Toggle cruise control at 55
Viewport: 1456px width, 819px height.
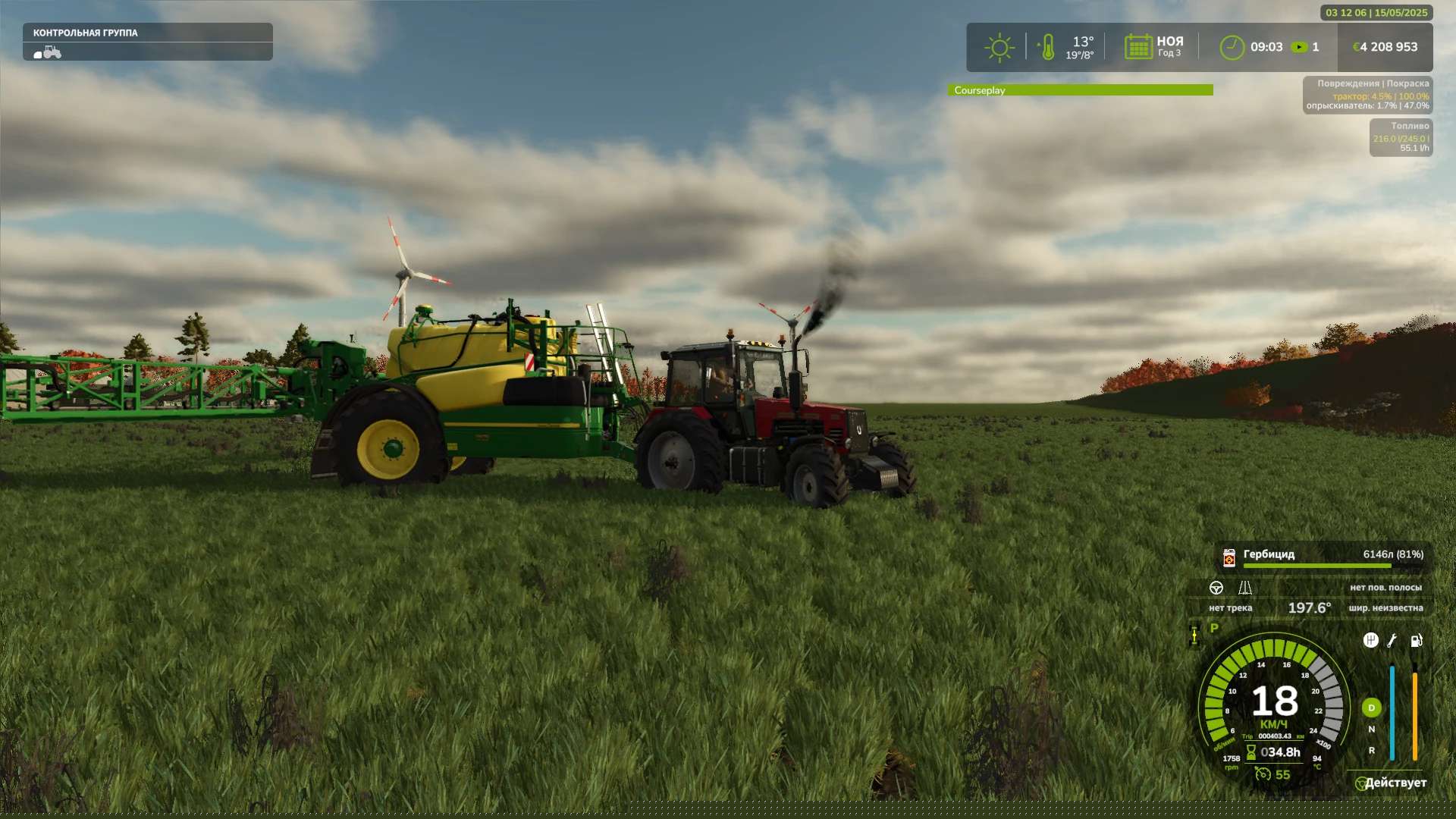[1263, 775]
